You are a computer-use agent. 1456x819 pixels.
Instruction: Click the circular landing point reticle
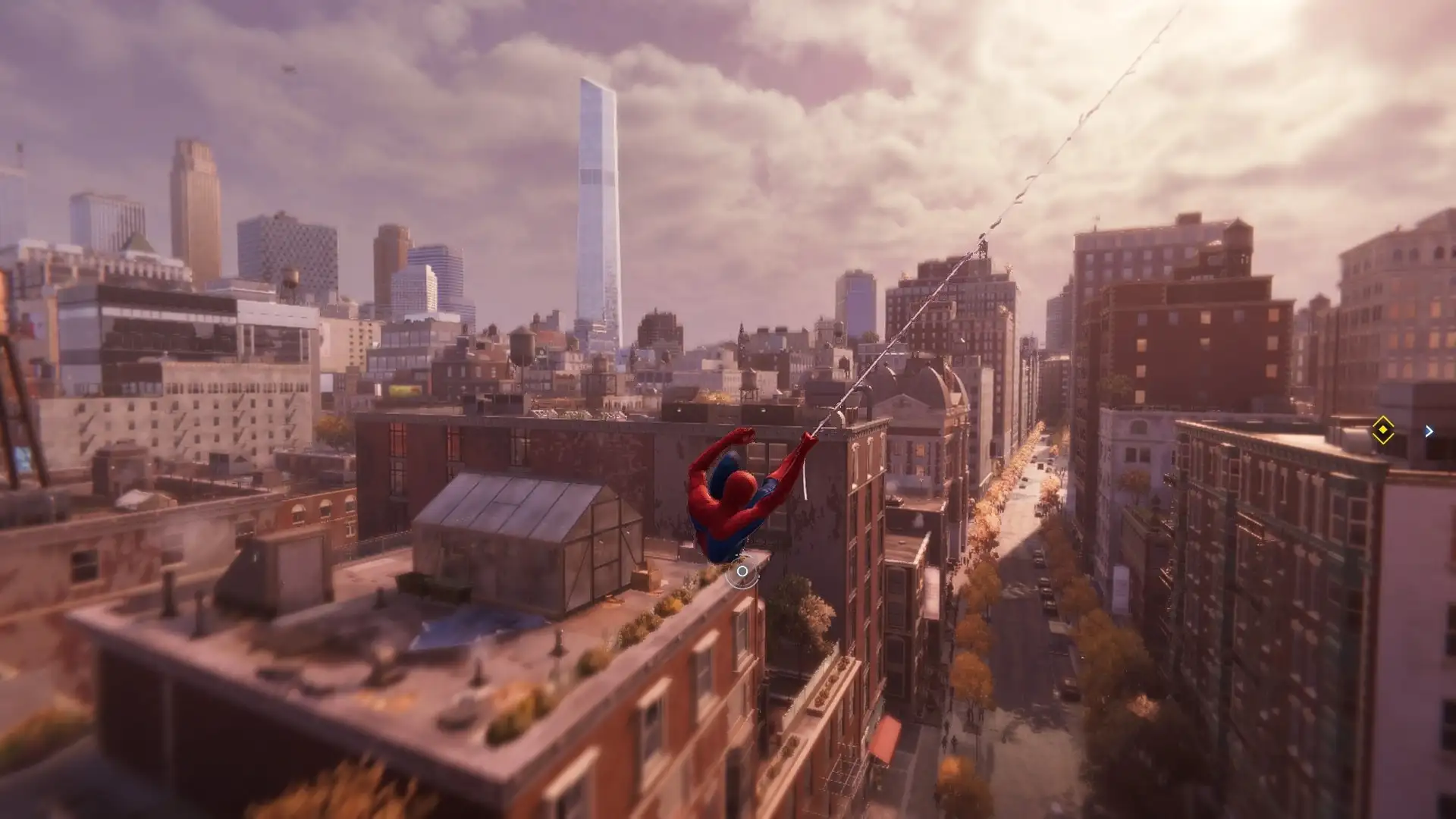tap(742, 572)
